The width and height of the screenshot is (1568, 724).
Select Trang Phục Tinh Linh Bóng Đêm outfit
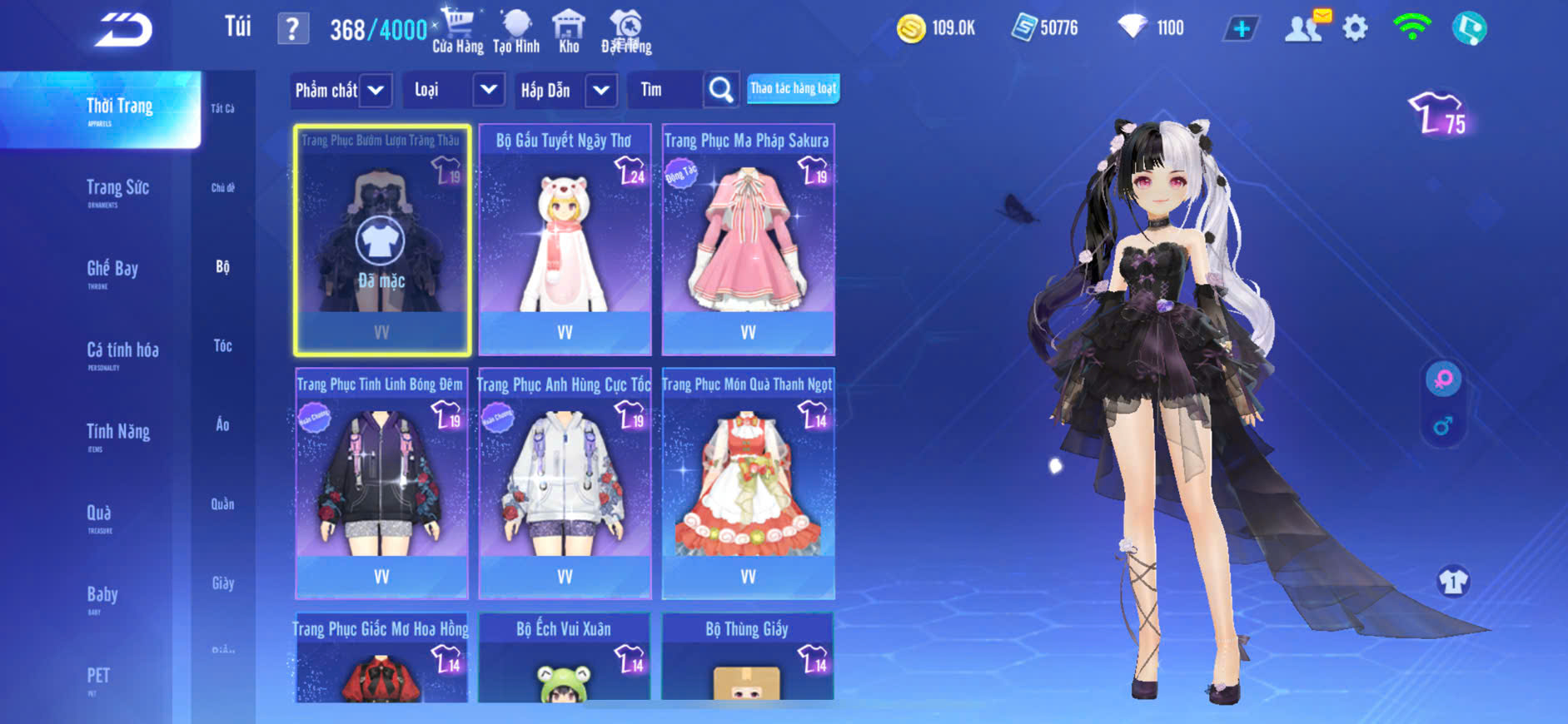[381, 483]
